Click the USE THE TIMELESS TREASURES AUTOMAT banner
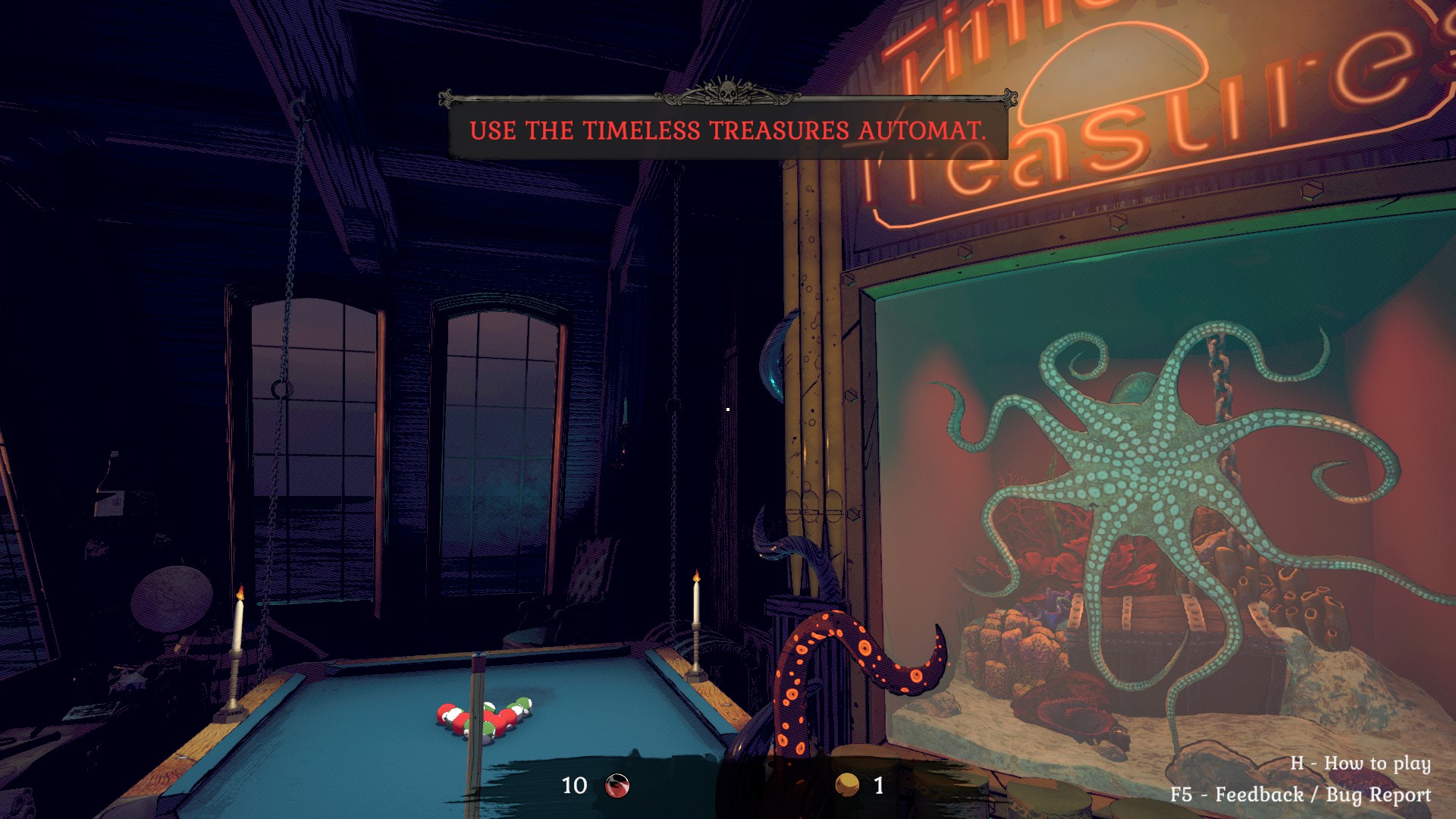Image resolution: width=1456 pixels, height=819 pixels. click(x=726, y=130)
